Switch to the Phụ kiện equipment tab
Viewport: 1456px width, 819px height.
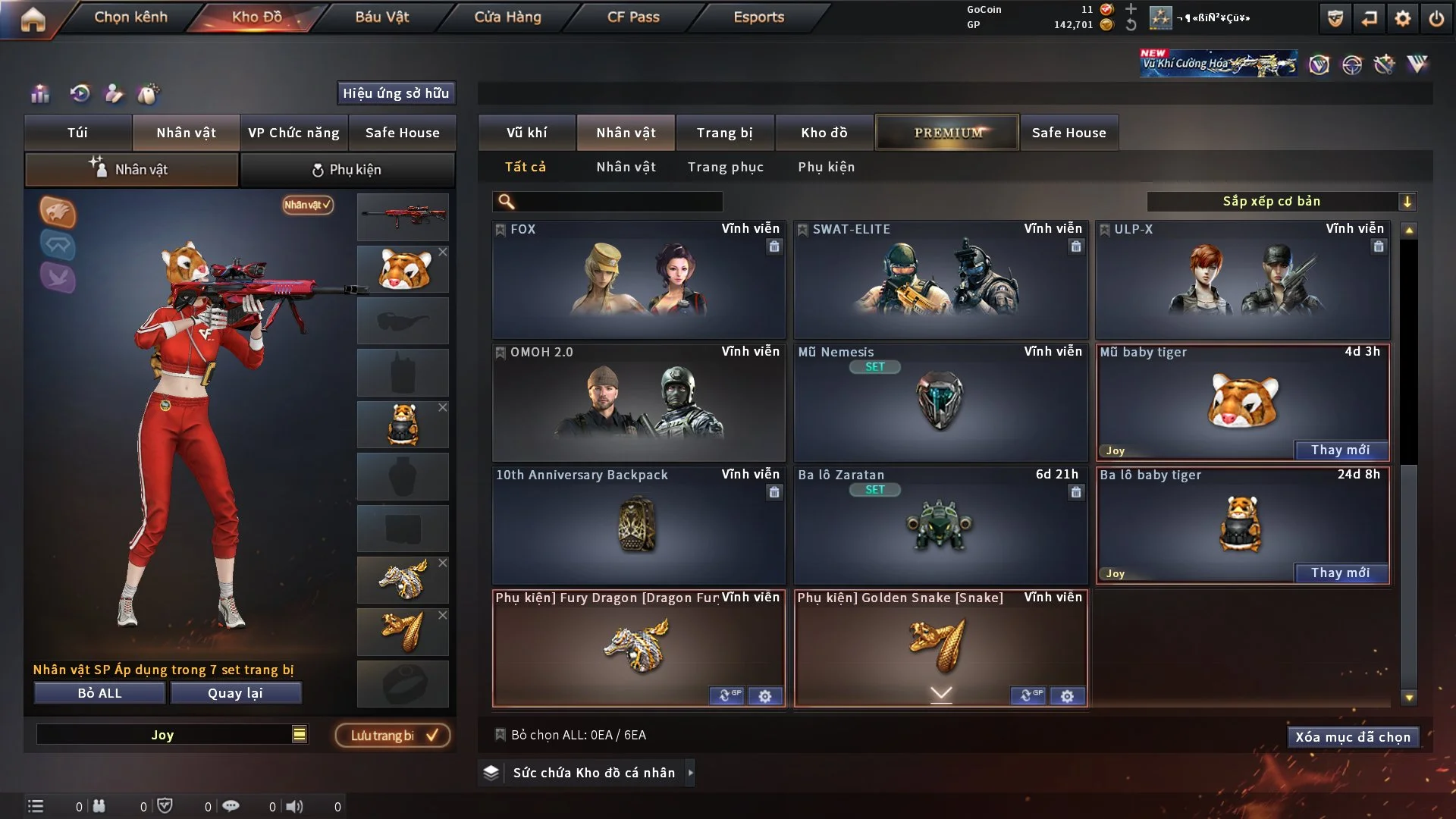[x=347, y=170]
